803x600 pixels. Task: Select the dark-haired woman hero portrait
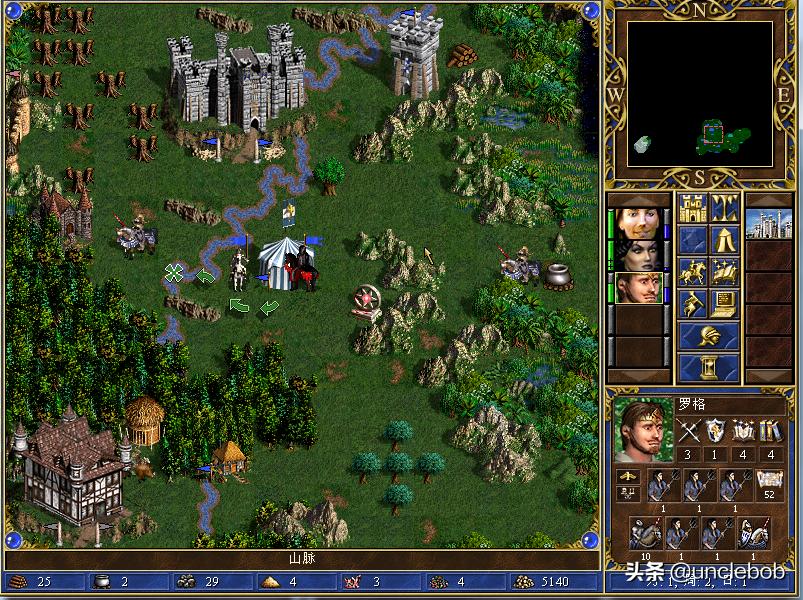tap(637, 254)
